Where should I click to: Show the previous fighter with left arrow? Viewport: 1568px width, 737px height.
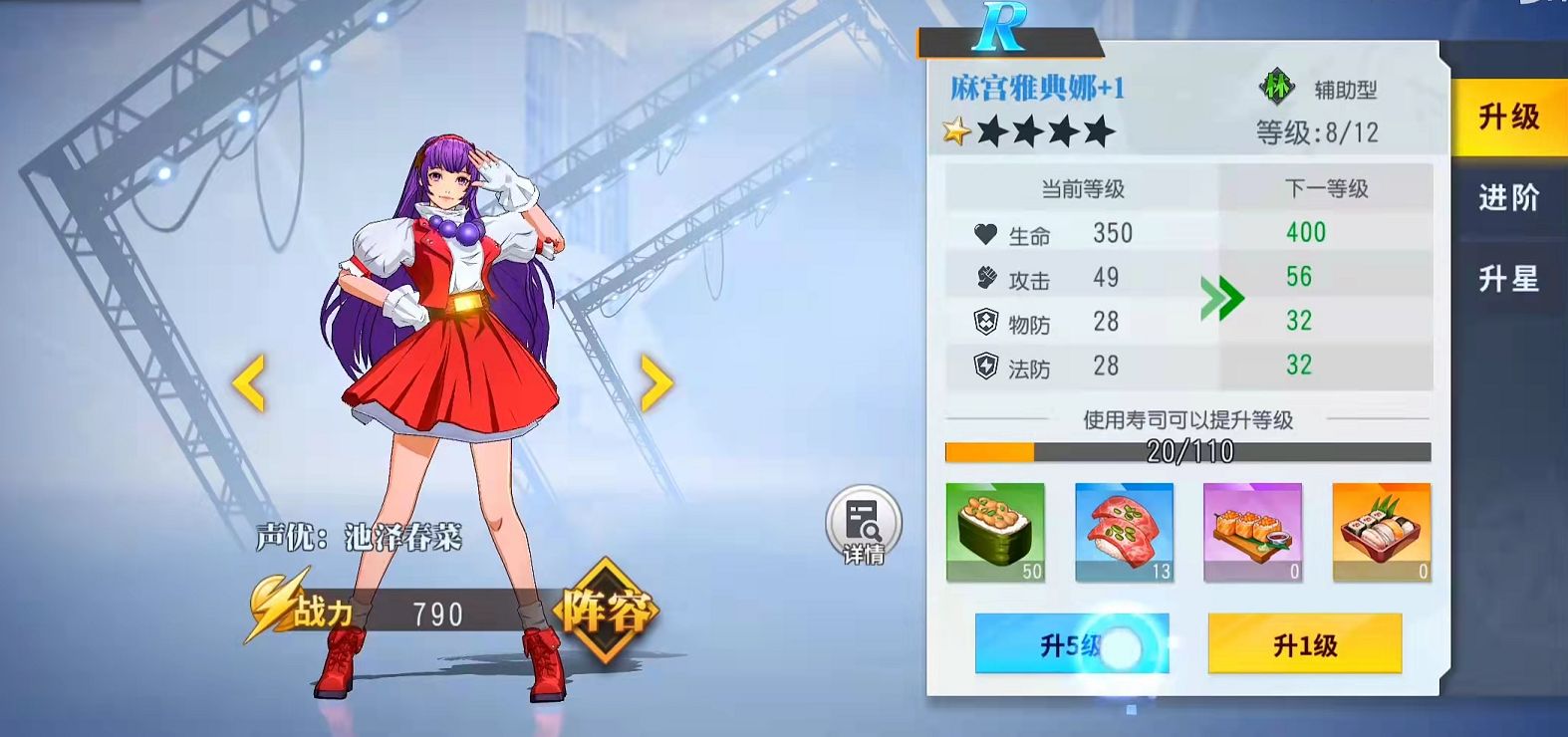coord(249,382)
